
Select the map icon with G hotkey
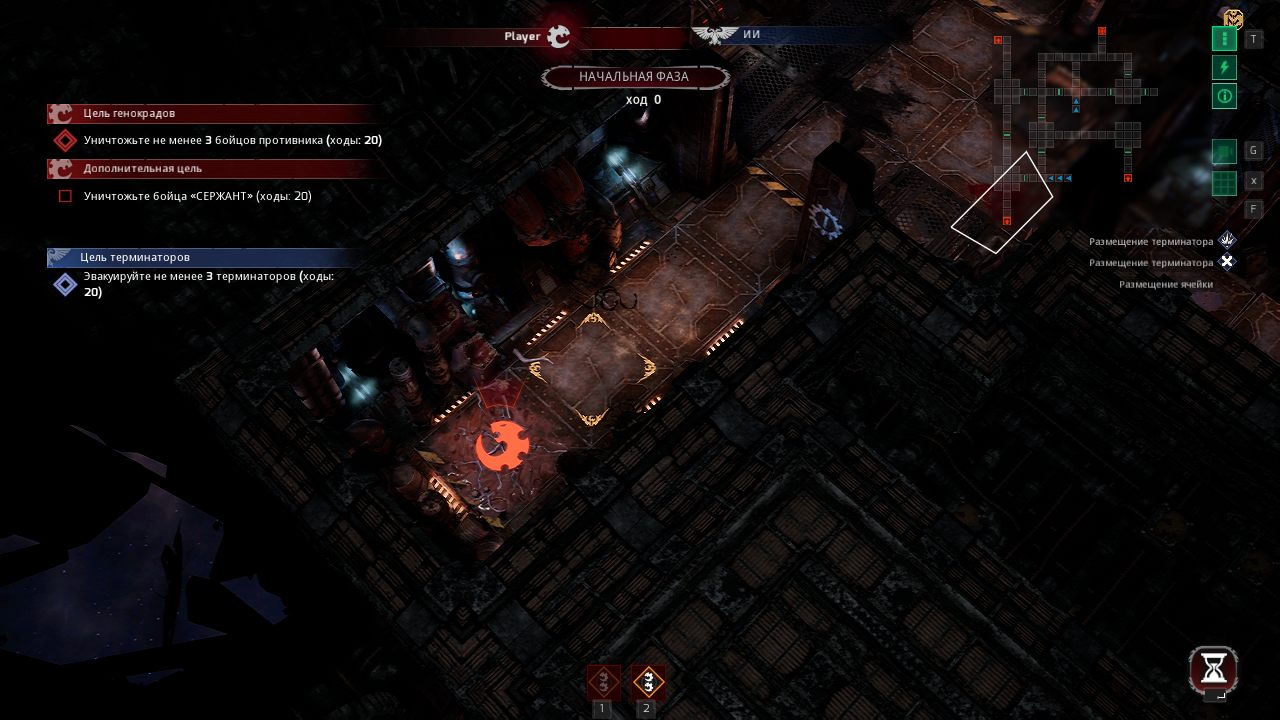click(x=1224, y=150)
